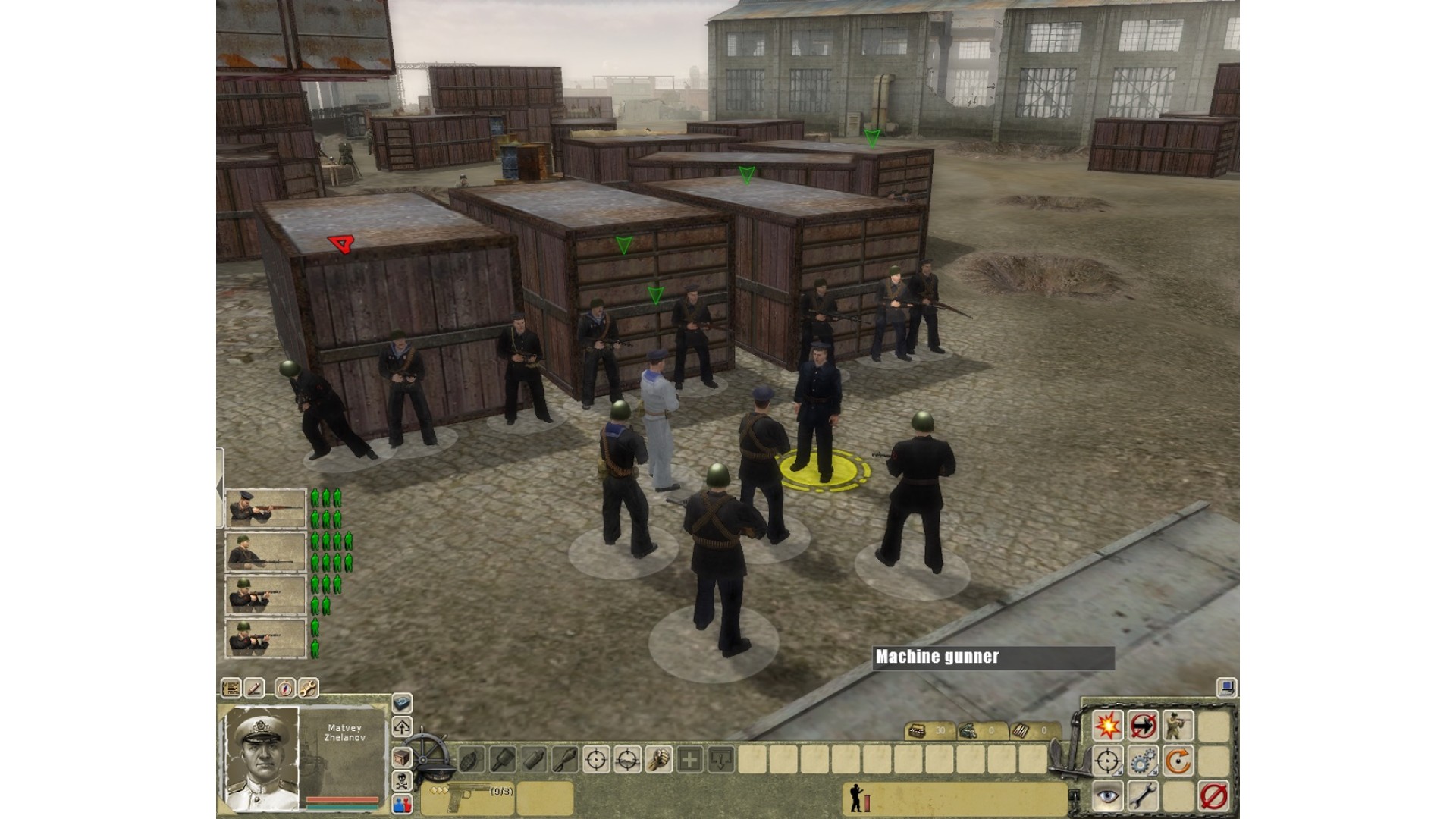The height and width of the screenshot is (819, 1456).
Task: Click the skull and crossbones icon
Action: pyautogui.click(x=402, y=781)
